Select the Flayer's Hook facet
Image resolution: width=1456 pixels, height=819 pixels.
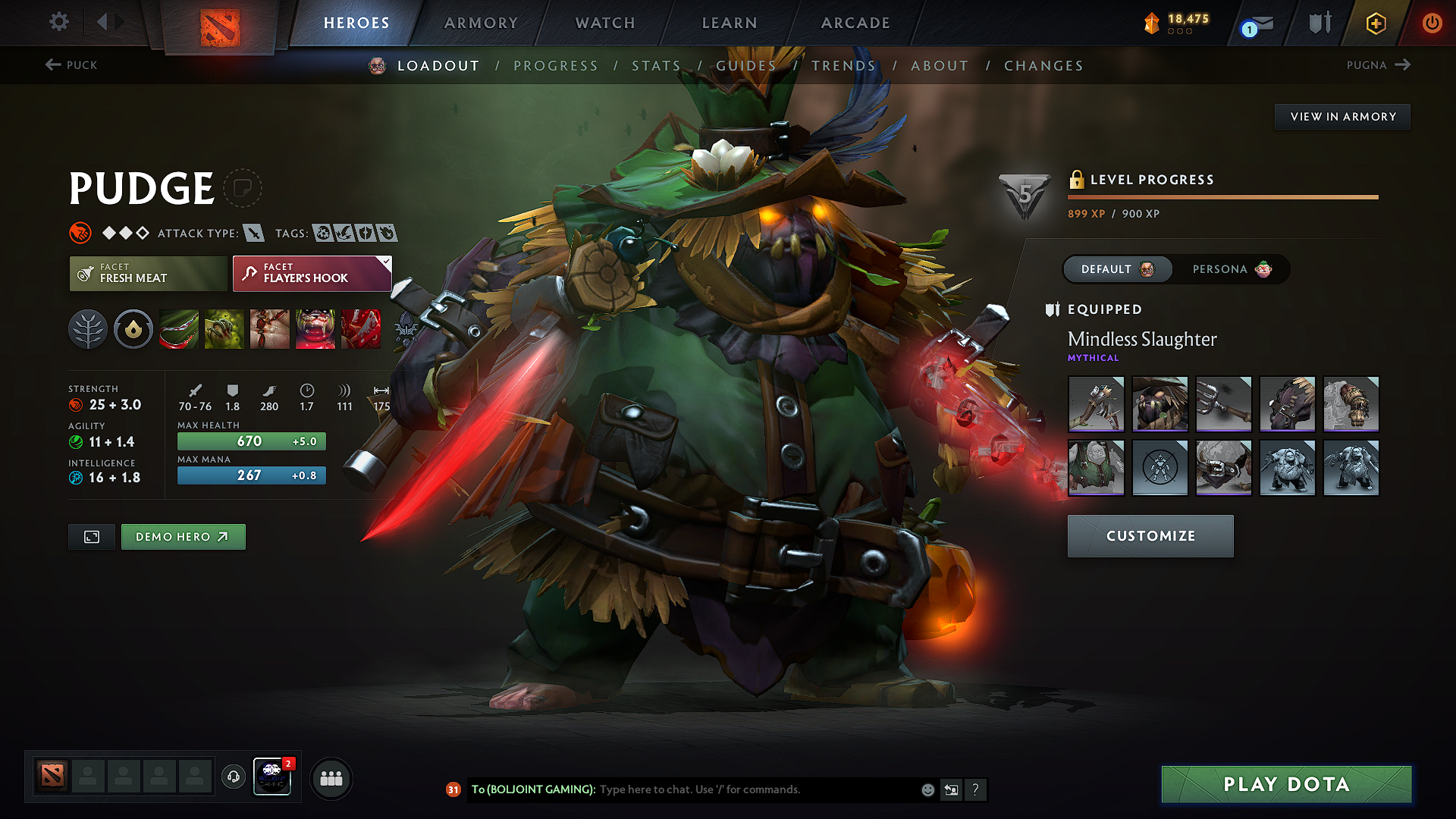coord(311,274)
